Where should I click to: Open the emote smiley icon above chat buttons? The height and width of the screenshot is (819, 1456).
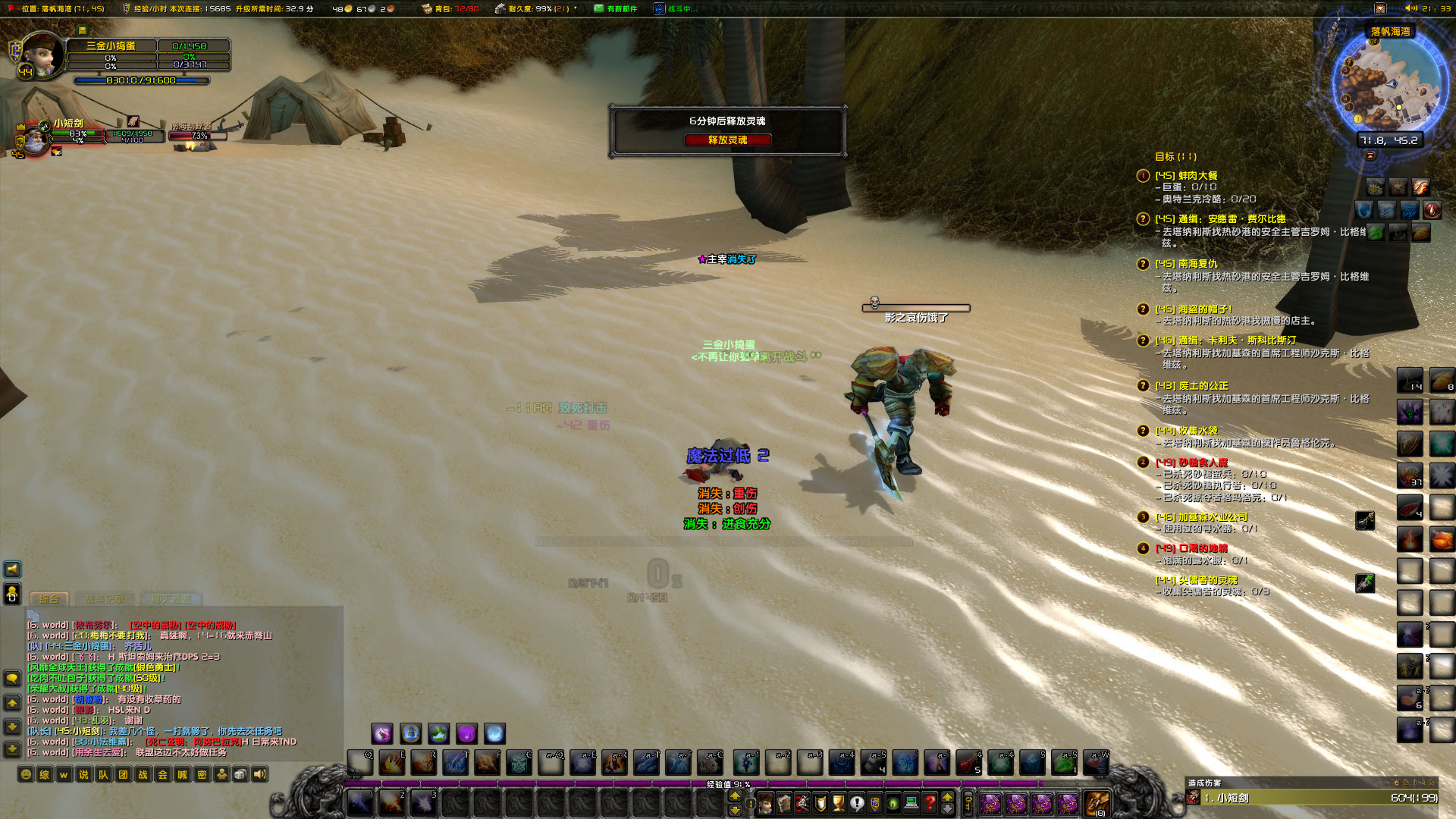[x=25, y=775]
